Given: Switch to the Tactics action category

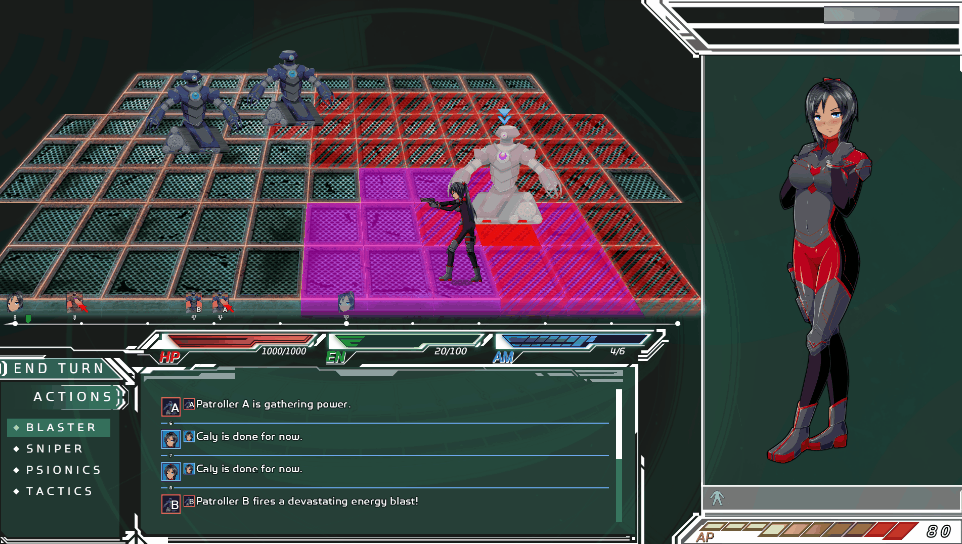Looking at the screenshot, I should point(59,491).
